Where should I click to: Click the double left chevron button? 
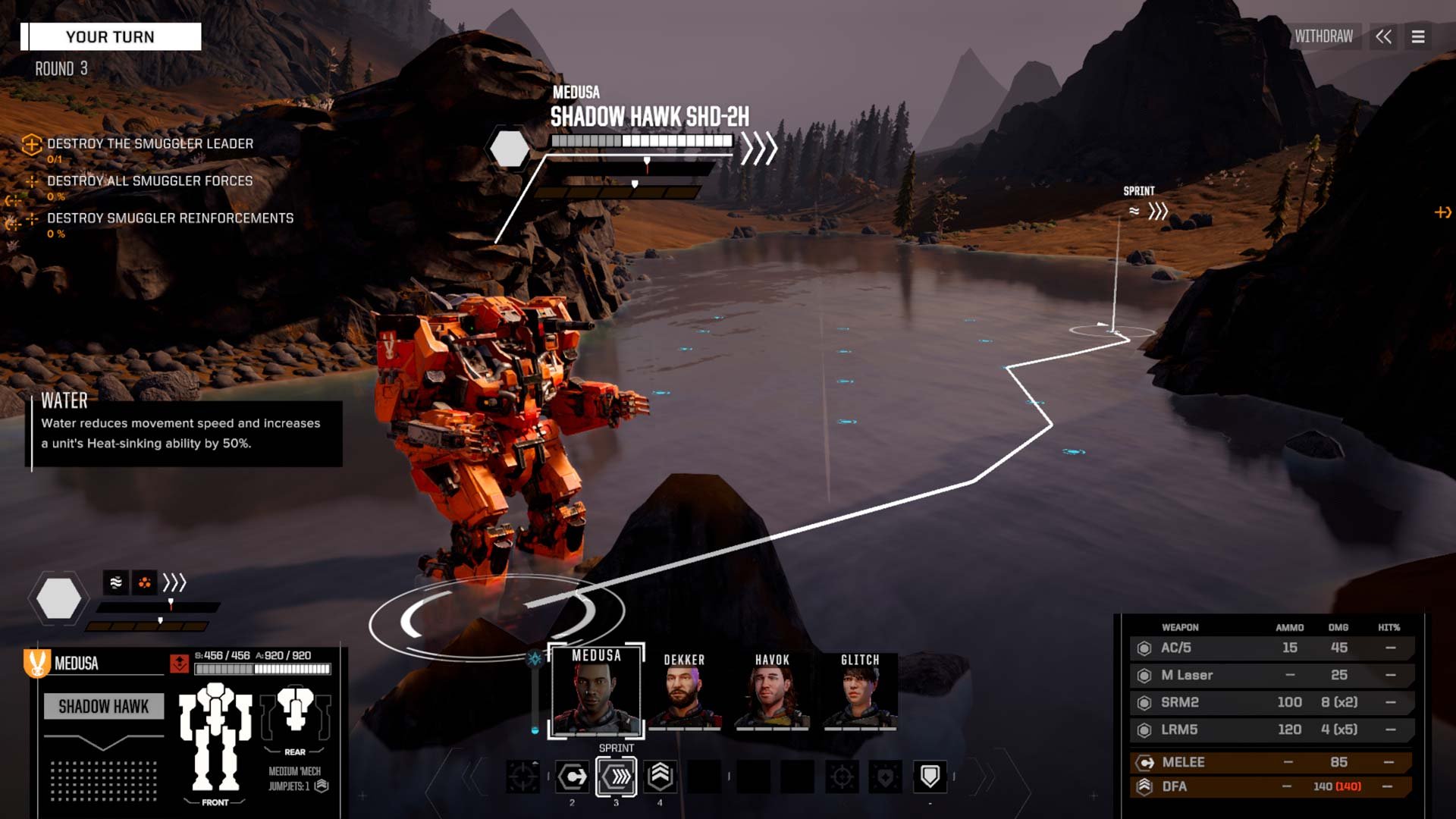pyautogui.click(x=1384, y=36)
